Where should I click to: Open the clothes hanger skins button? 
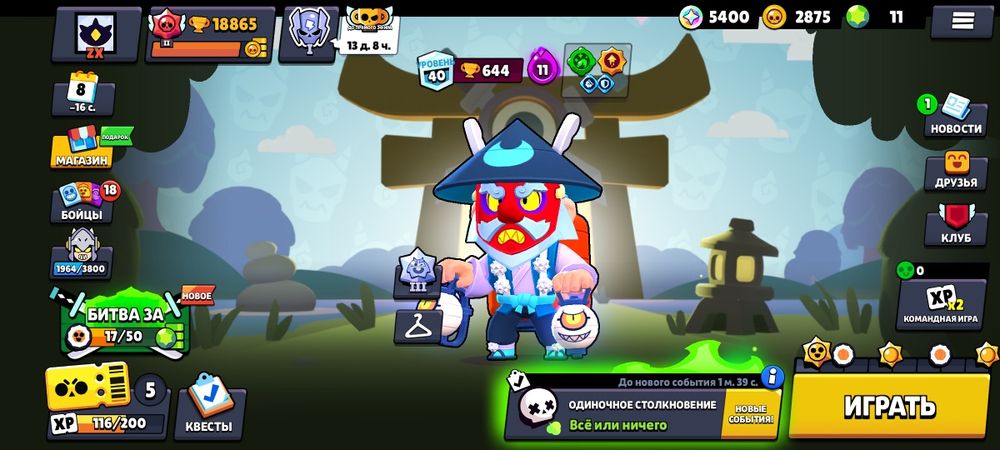pos(416,325)
